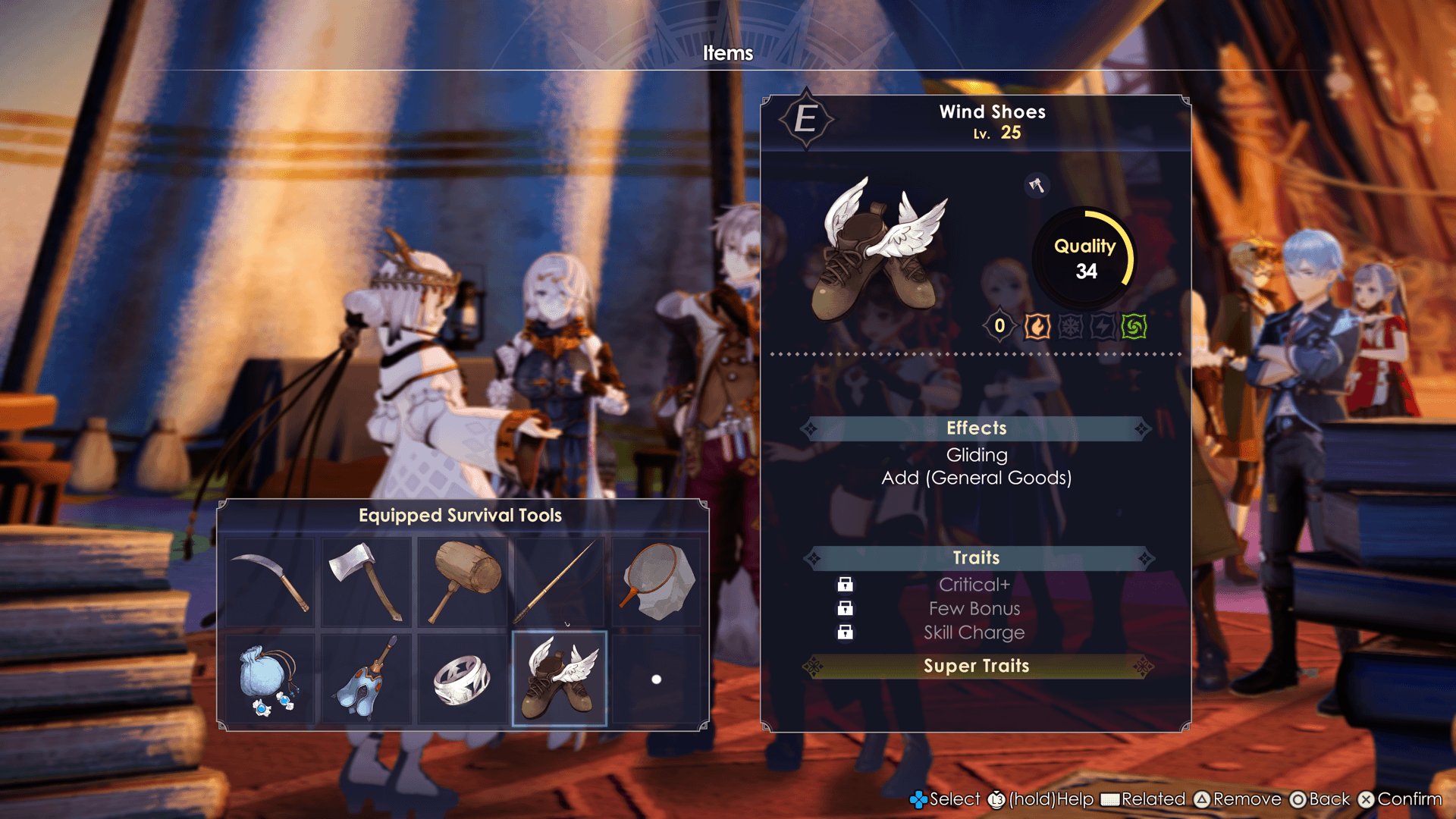Select the bug catching net slot
This screenshot has height=819, width=1456.
657,582
